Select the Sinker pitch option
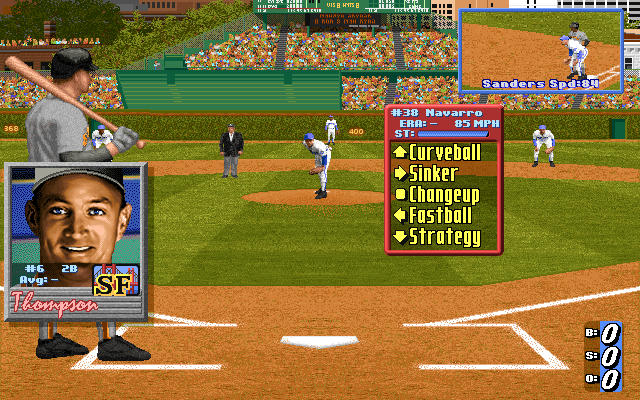The width and height of the screenshot is (640, 400). point(436,173)
